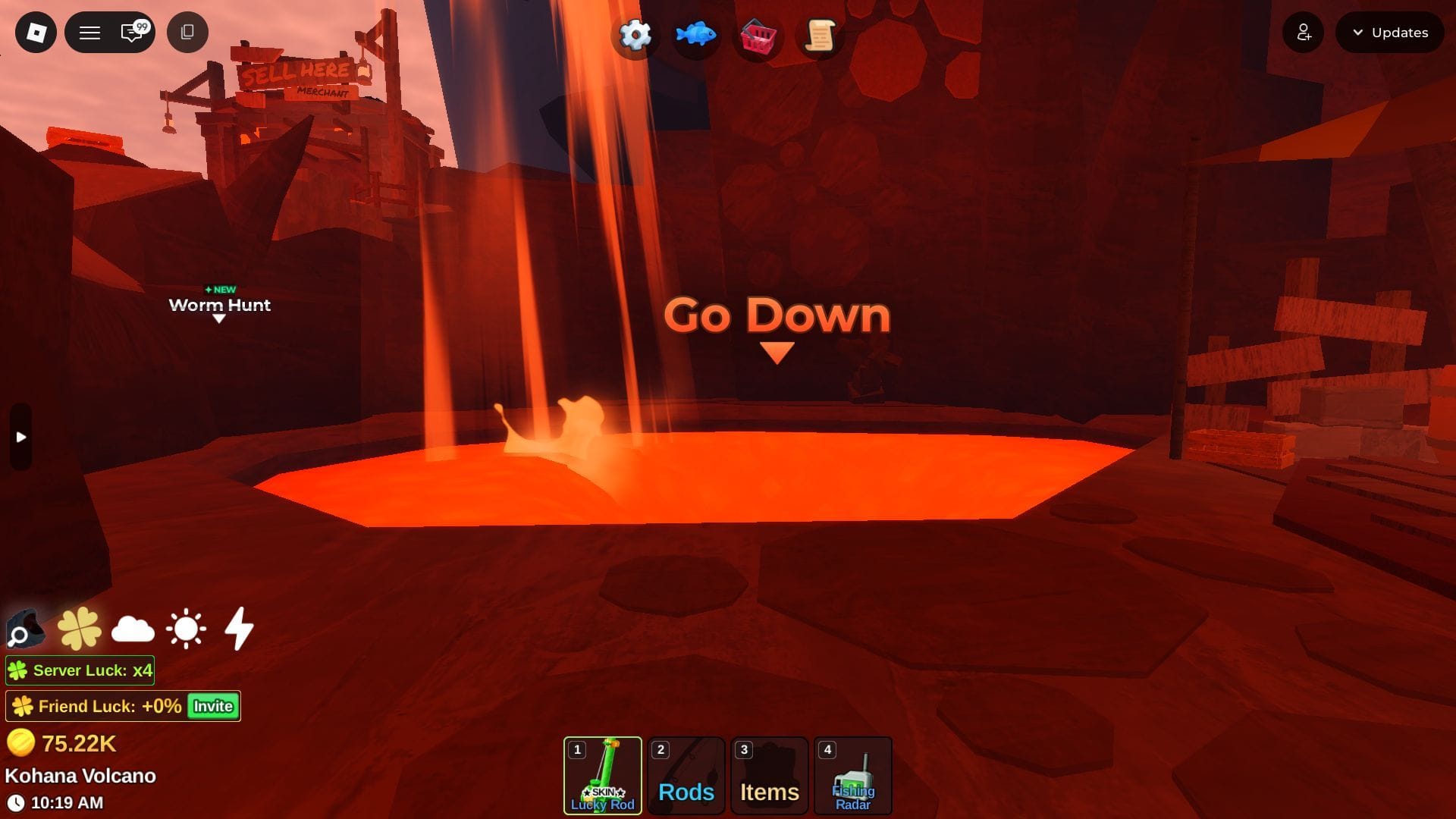Open the quests scroll icon

click(817, 35)
